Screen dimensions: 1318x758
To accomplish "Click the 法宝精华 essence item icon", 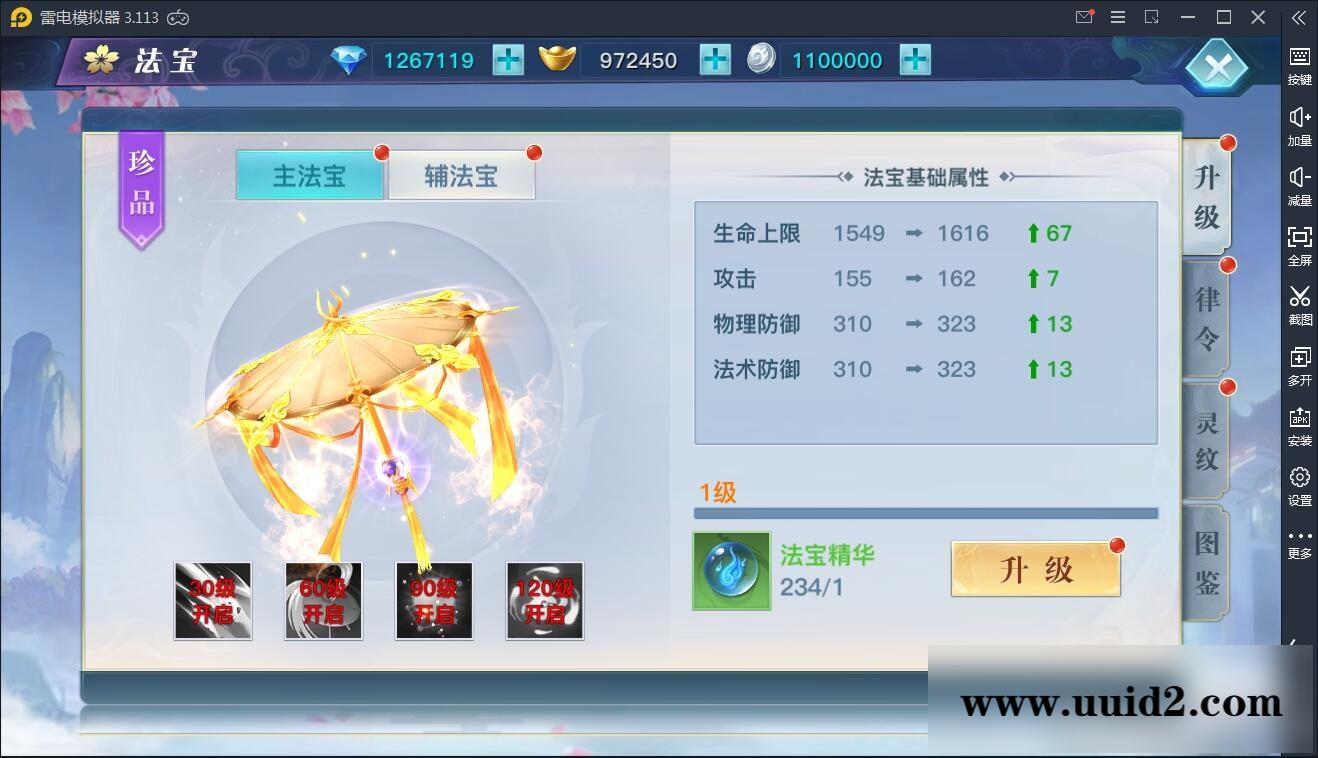I will (731, 571).
